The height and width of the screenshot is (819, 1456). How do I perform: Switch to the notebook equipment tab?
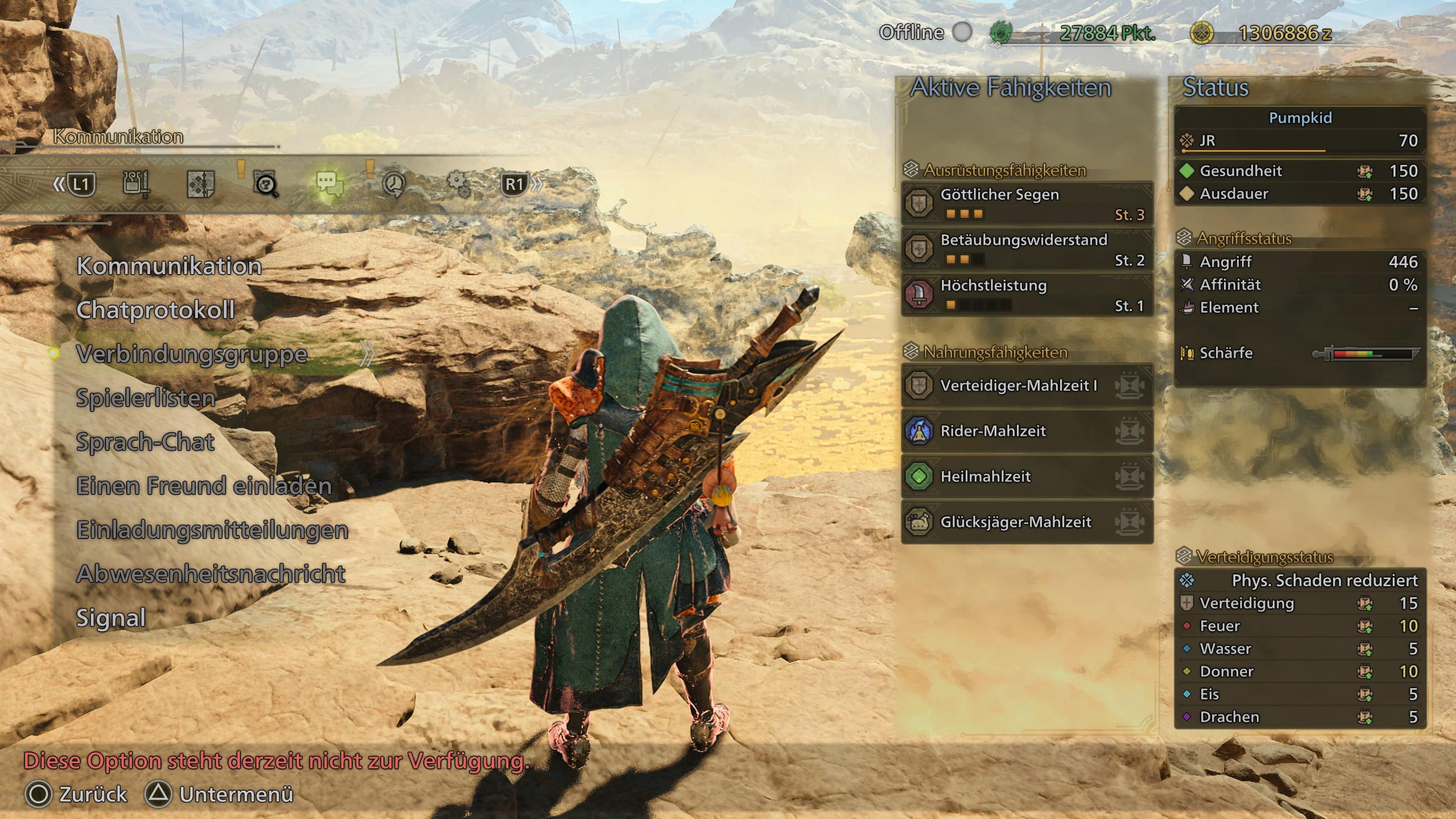tap(201, 184)
